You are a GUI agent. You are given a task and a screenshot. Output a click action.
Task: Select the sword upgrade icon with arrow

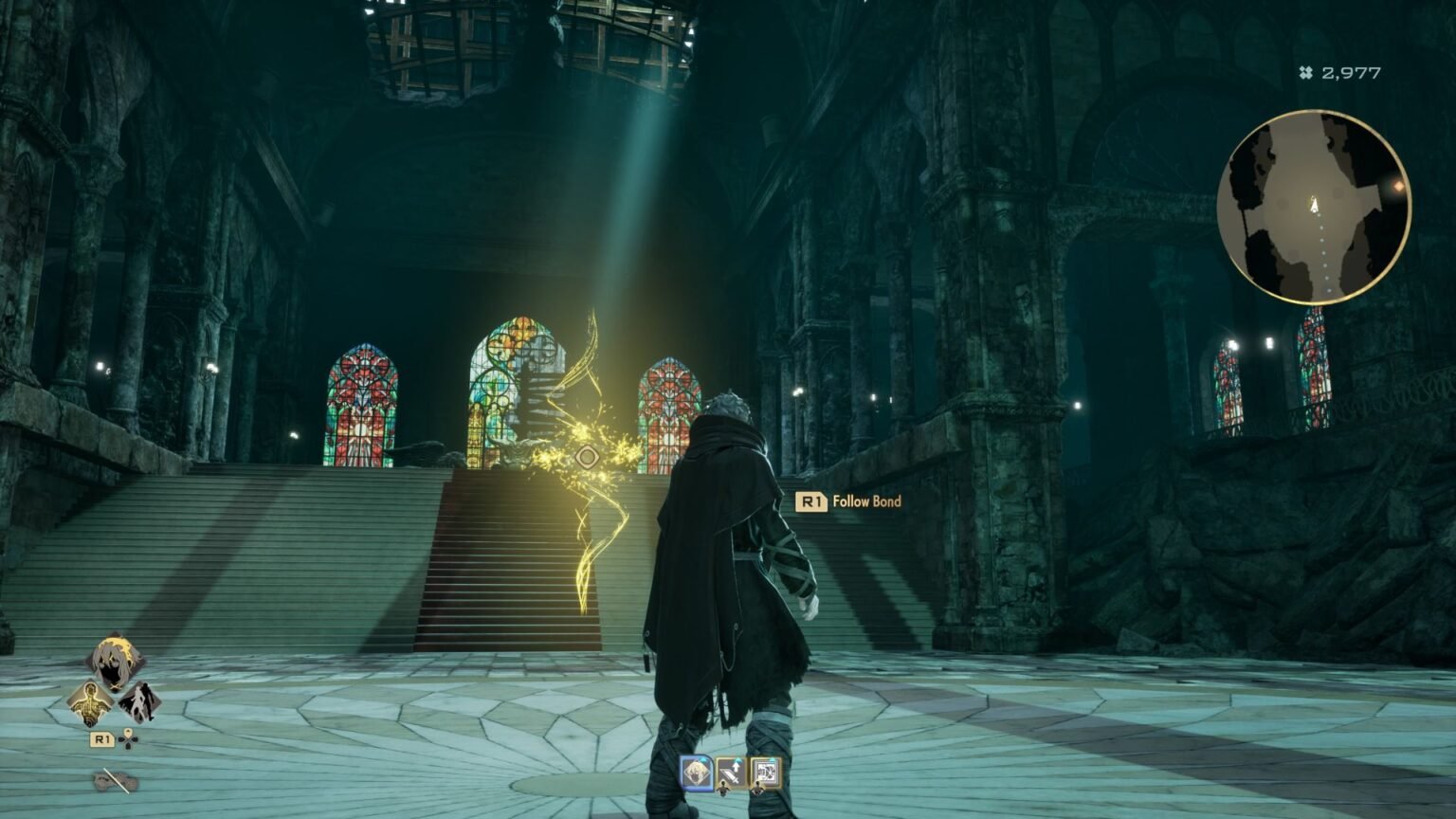(x=730, y=773)
